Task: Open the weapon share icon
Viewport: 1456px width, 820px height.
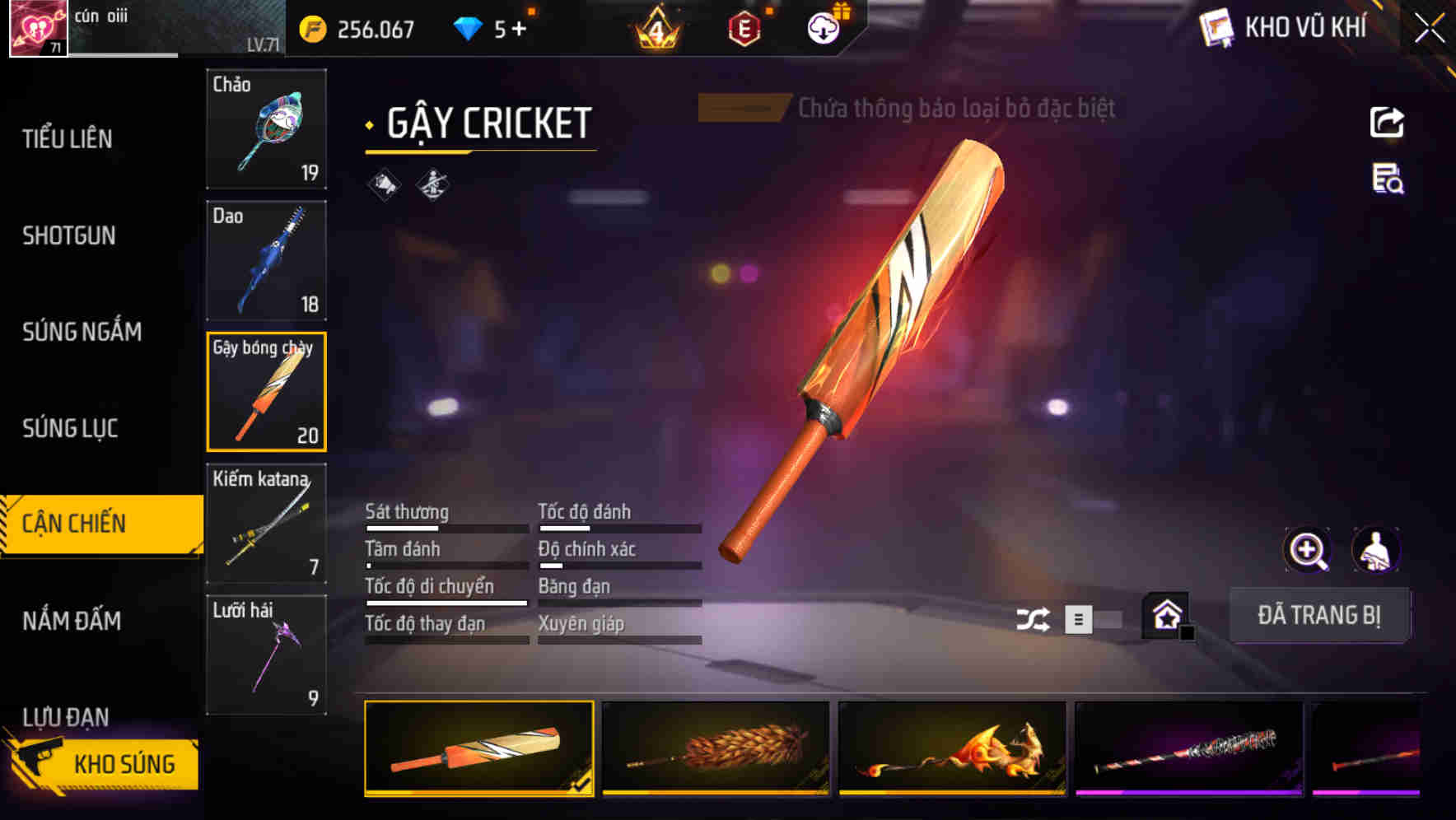Action: tap(1388, 122)
